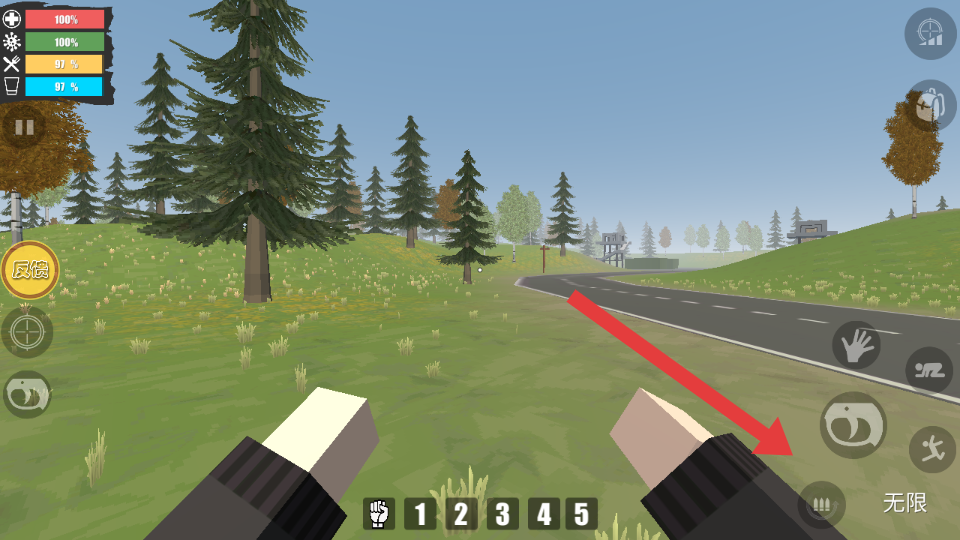Tap the yellow 反馈 feedback button
960x540 pixels.
(28, 270)
